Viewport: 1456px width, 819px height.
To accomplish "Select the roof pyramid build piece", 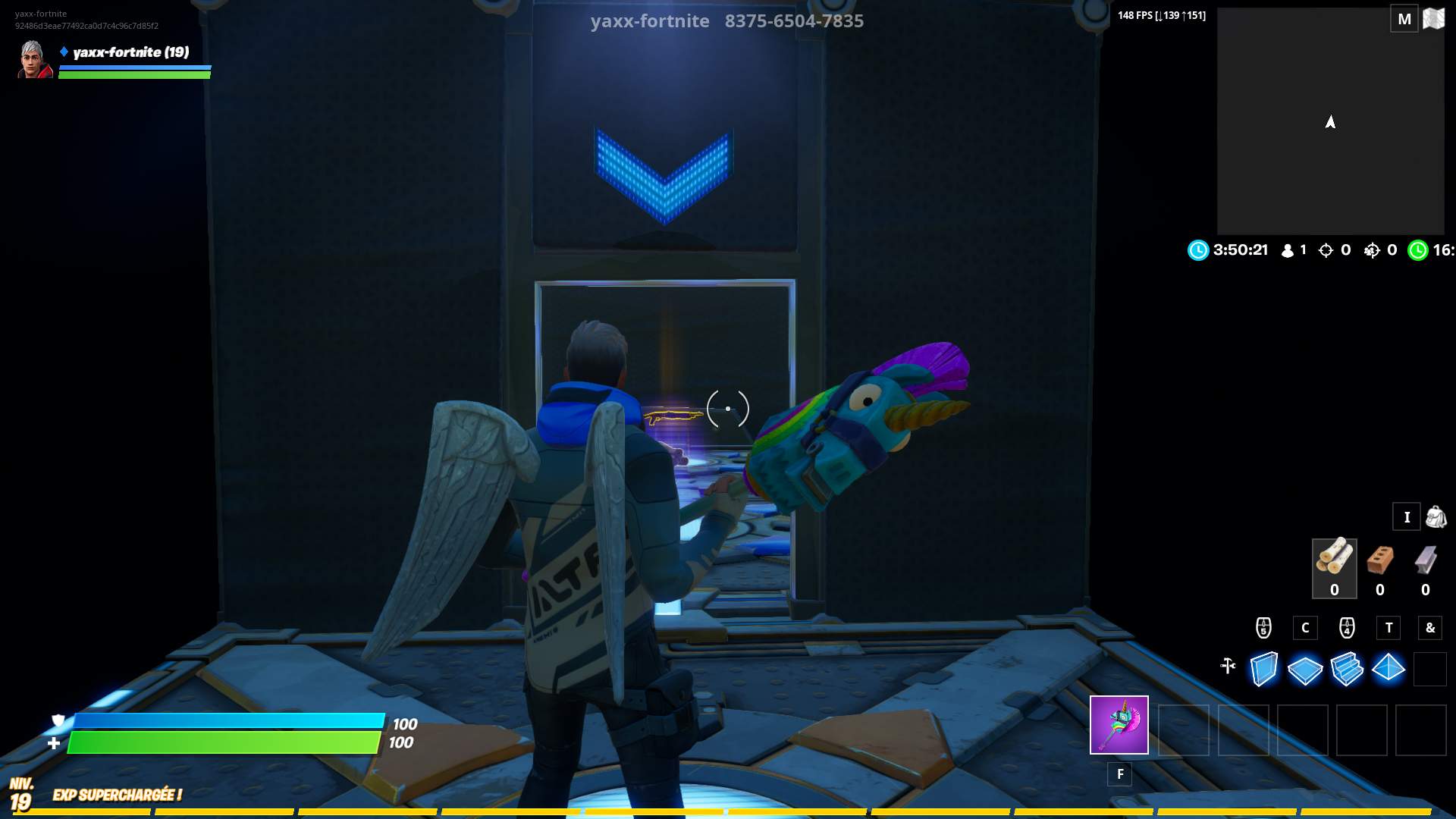I will (x=1390, y=669).
